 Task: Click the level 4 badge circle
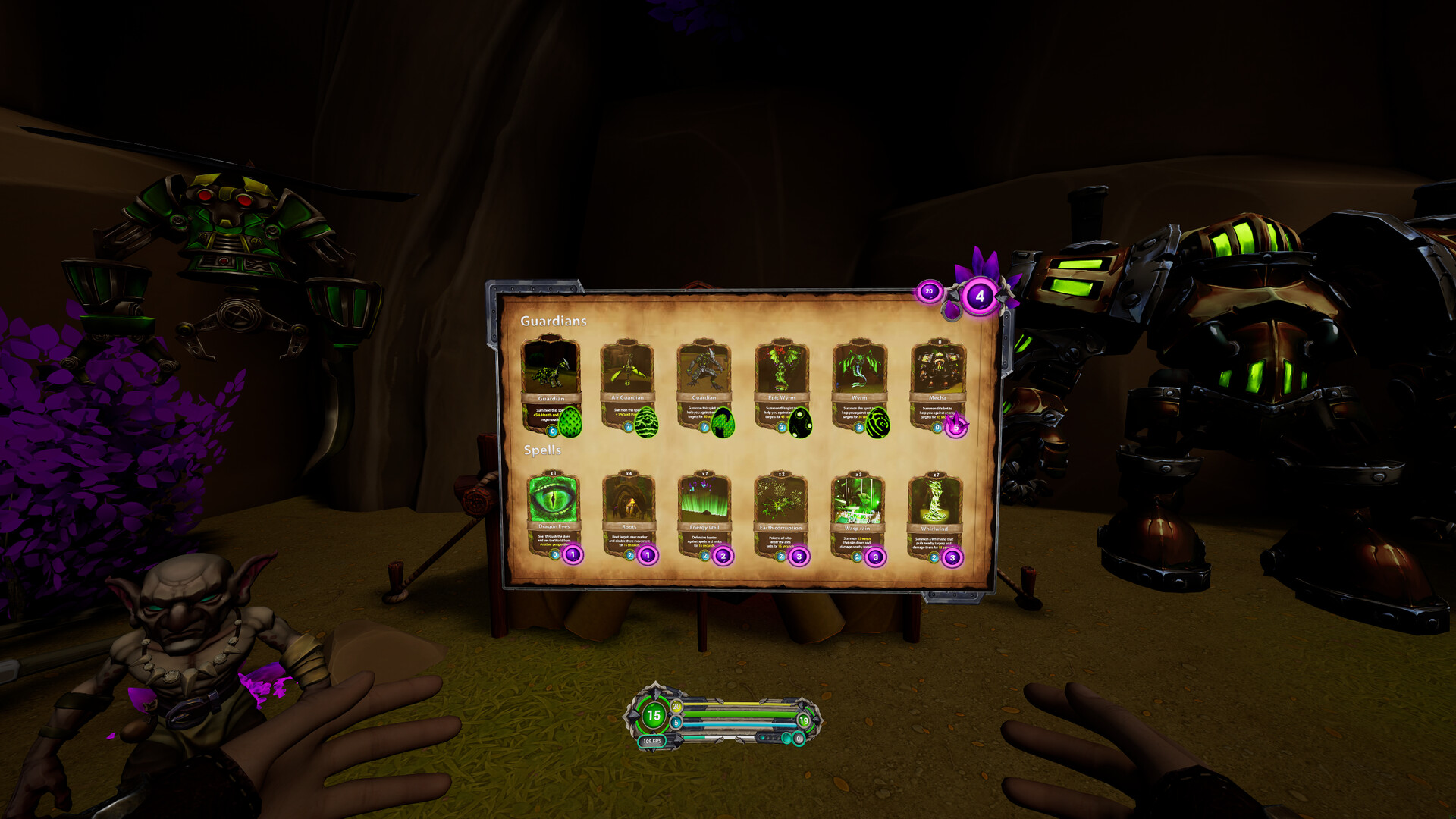tap(980, 297)
